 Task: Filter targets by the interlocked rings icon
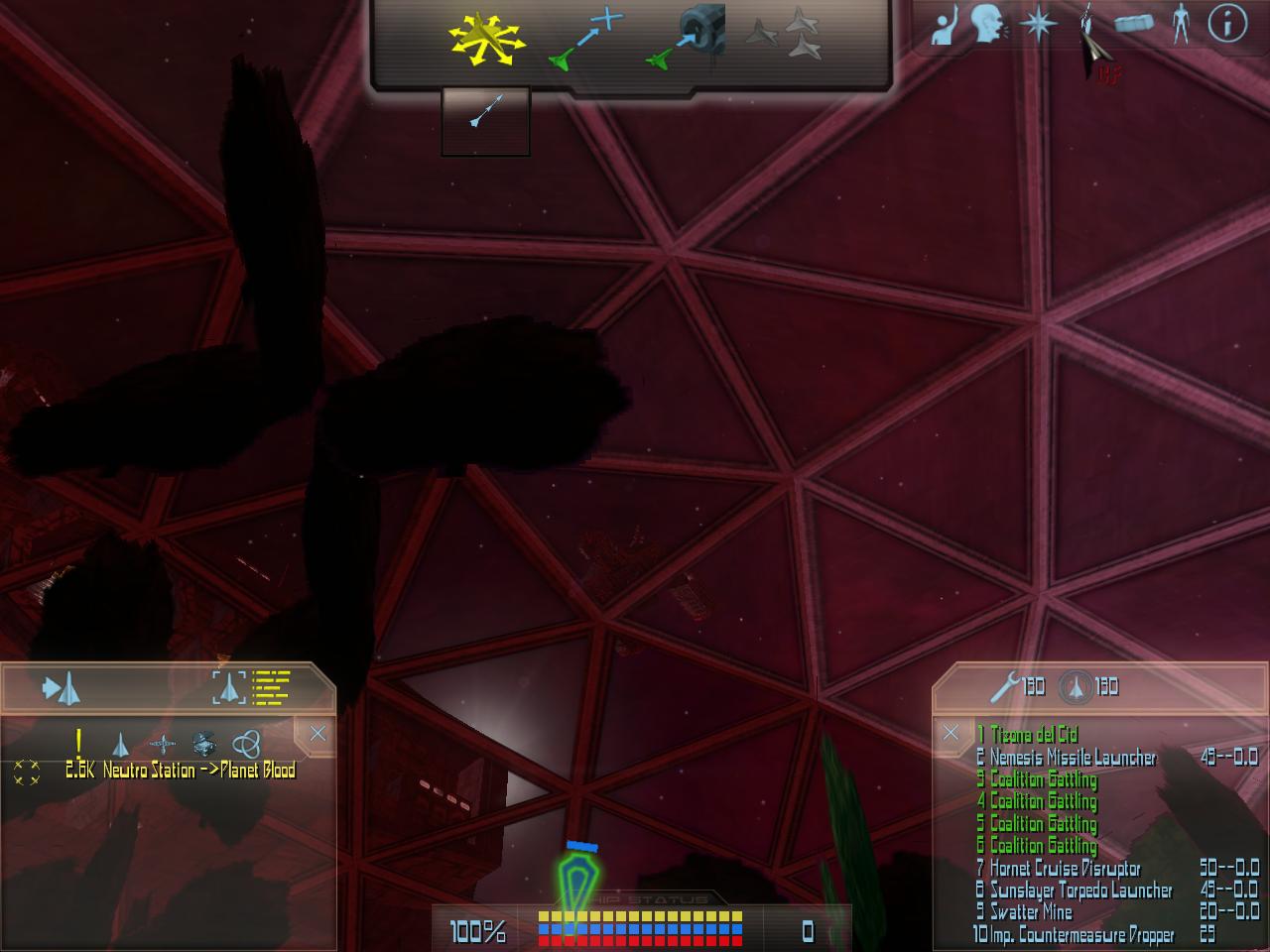(245, 743)
